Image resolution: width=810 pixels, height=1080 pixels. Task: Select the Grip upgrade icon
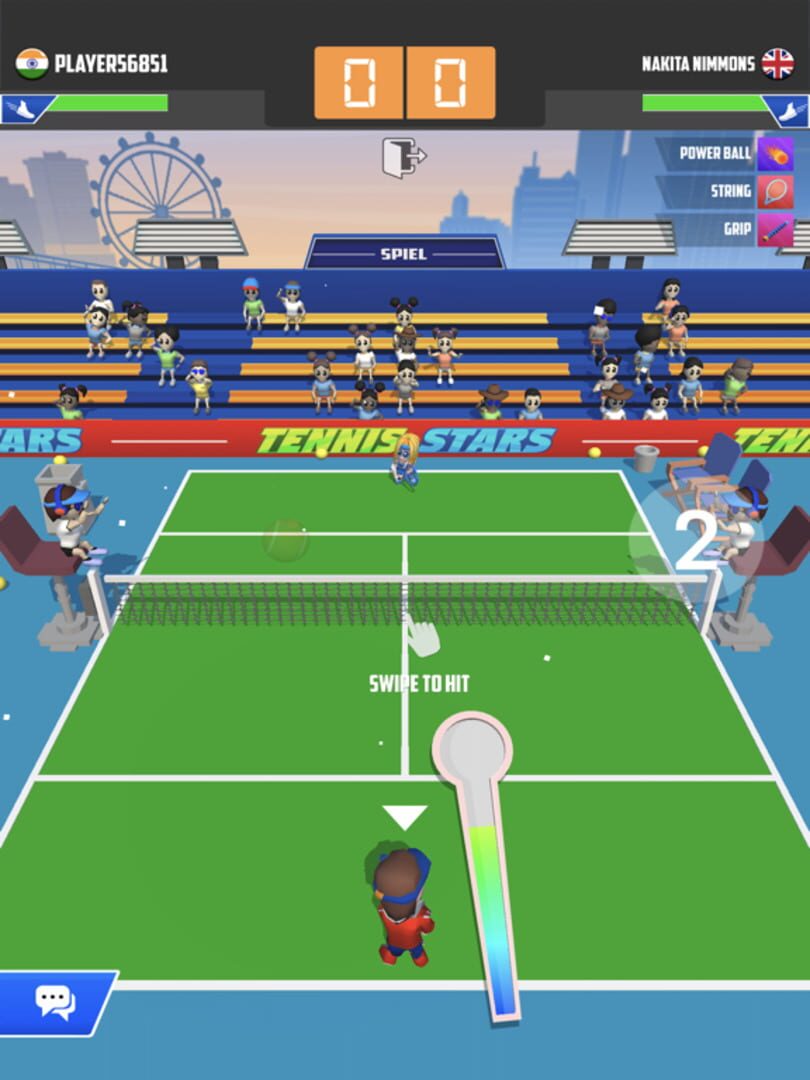coord(775,230)
